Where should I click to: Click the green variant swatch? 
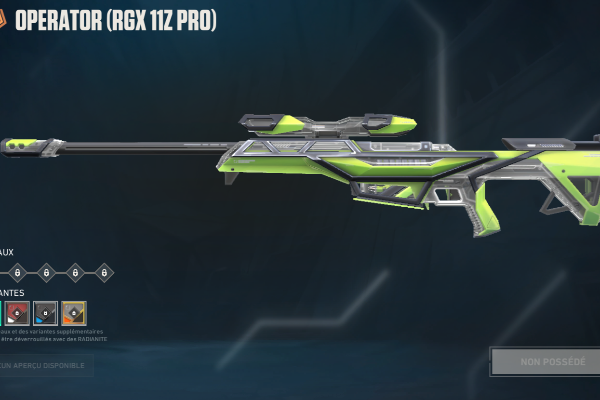tap(1, 313)
